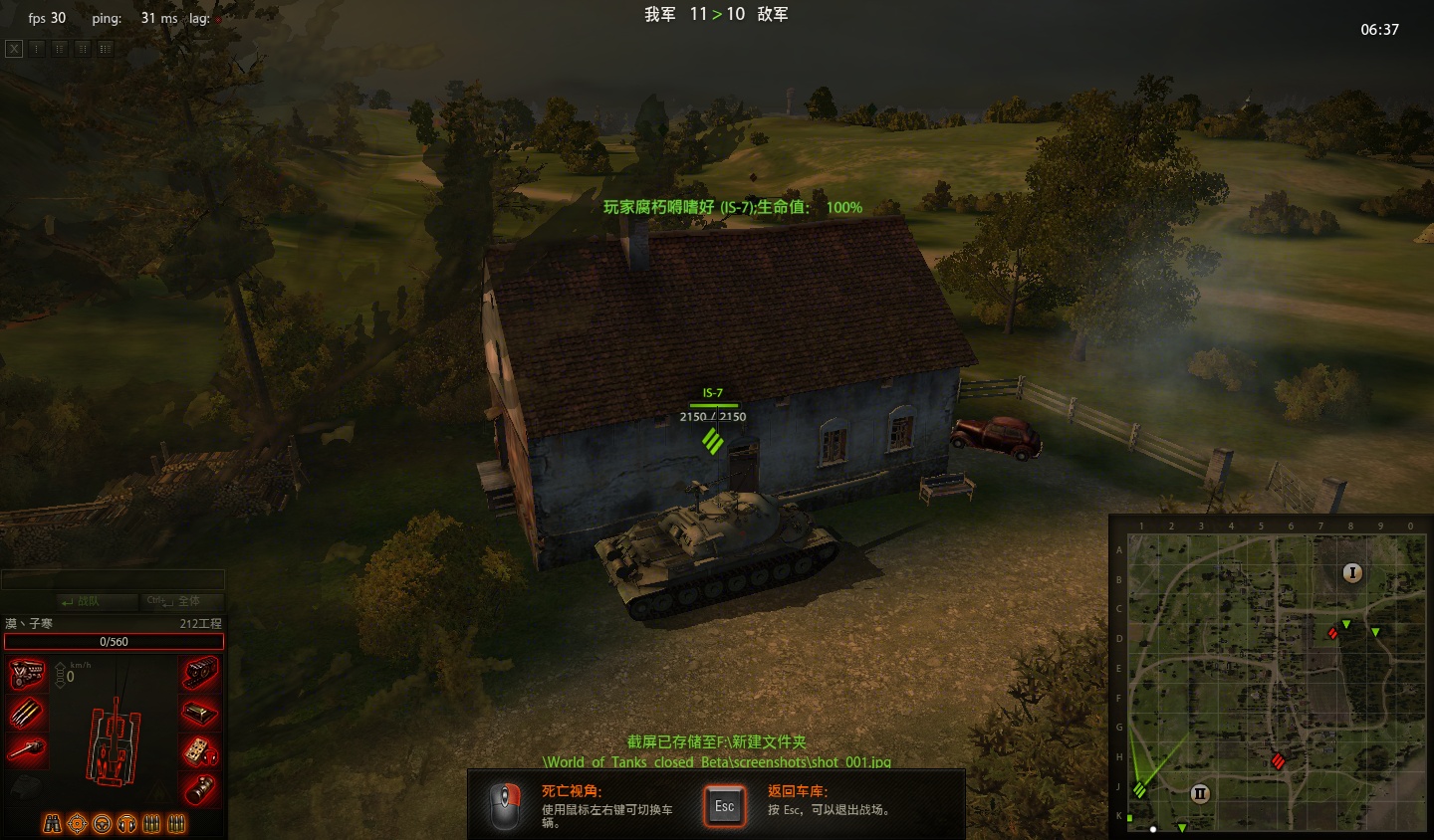The width and height of the screenshot is (1434, 840).
Task: Click the gun barrel module icon
Action: click(27, 749)
